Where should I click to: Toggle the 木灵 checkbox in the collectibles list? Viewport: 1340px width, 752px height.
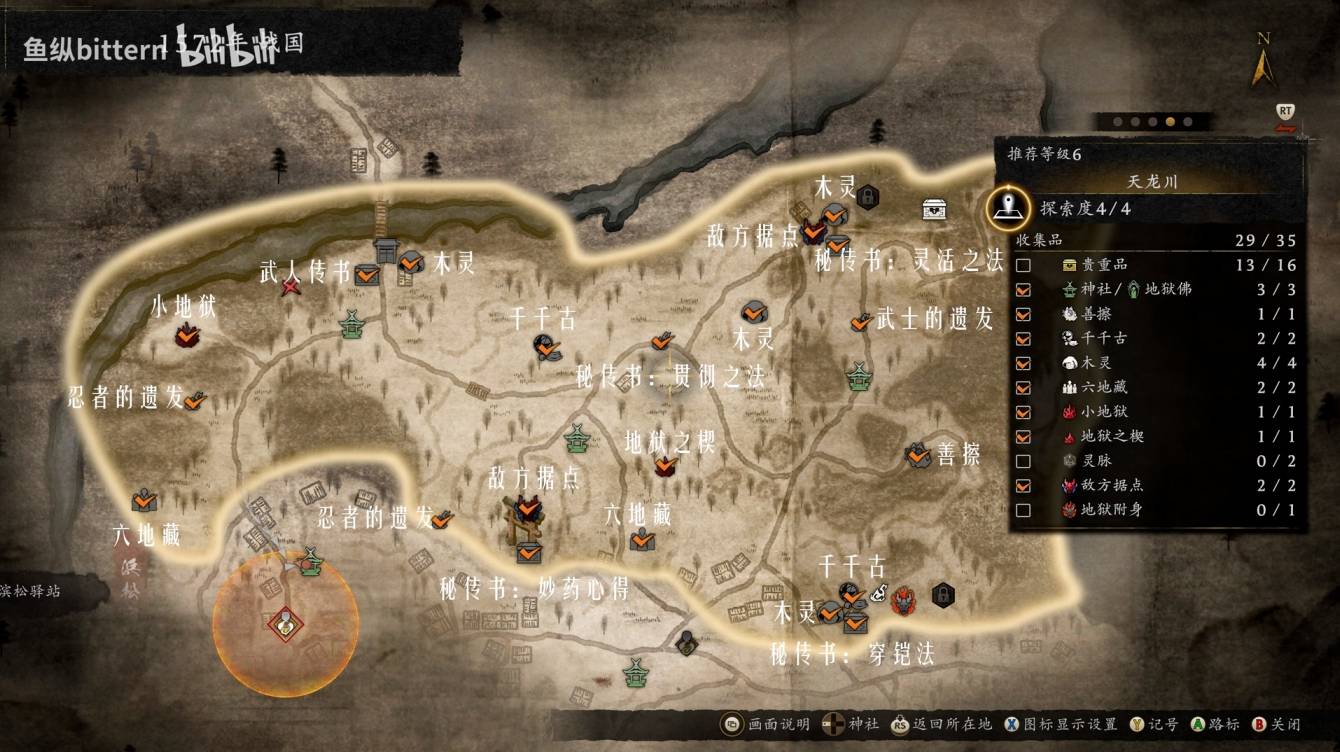[1023, 363]
